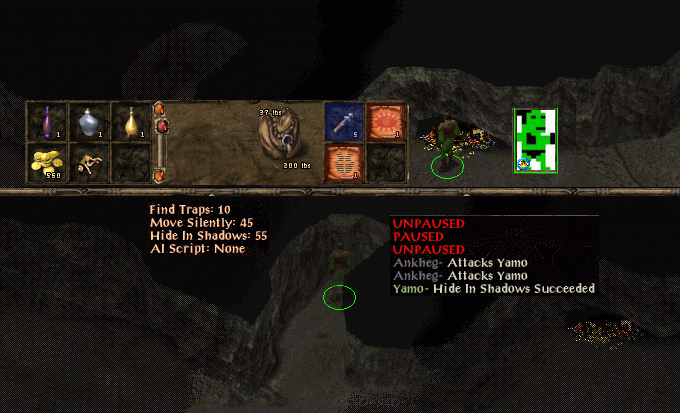Choose the yellow potion slot

[130, 121]
